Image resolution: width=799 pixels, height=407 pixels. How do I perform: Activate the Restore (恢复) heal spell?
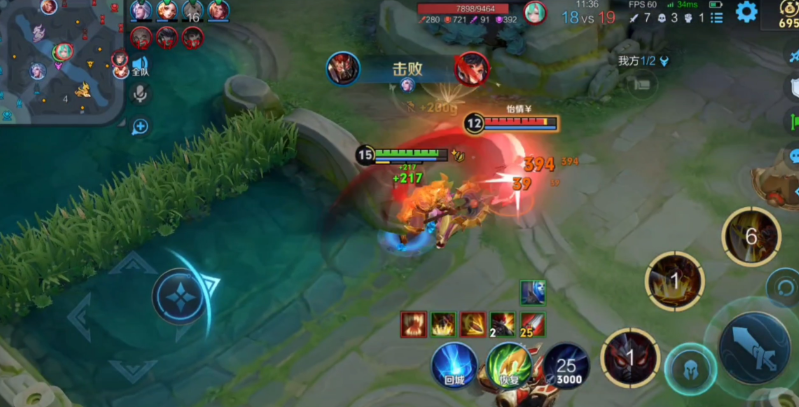click(509, 366)
